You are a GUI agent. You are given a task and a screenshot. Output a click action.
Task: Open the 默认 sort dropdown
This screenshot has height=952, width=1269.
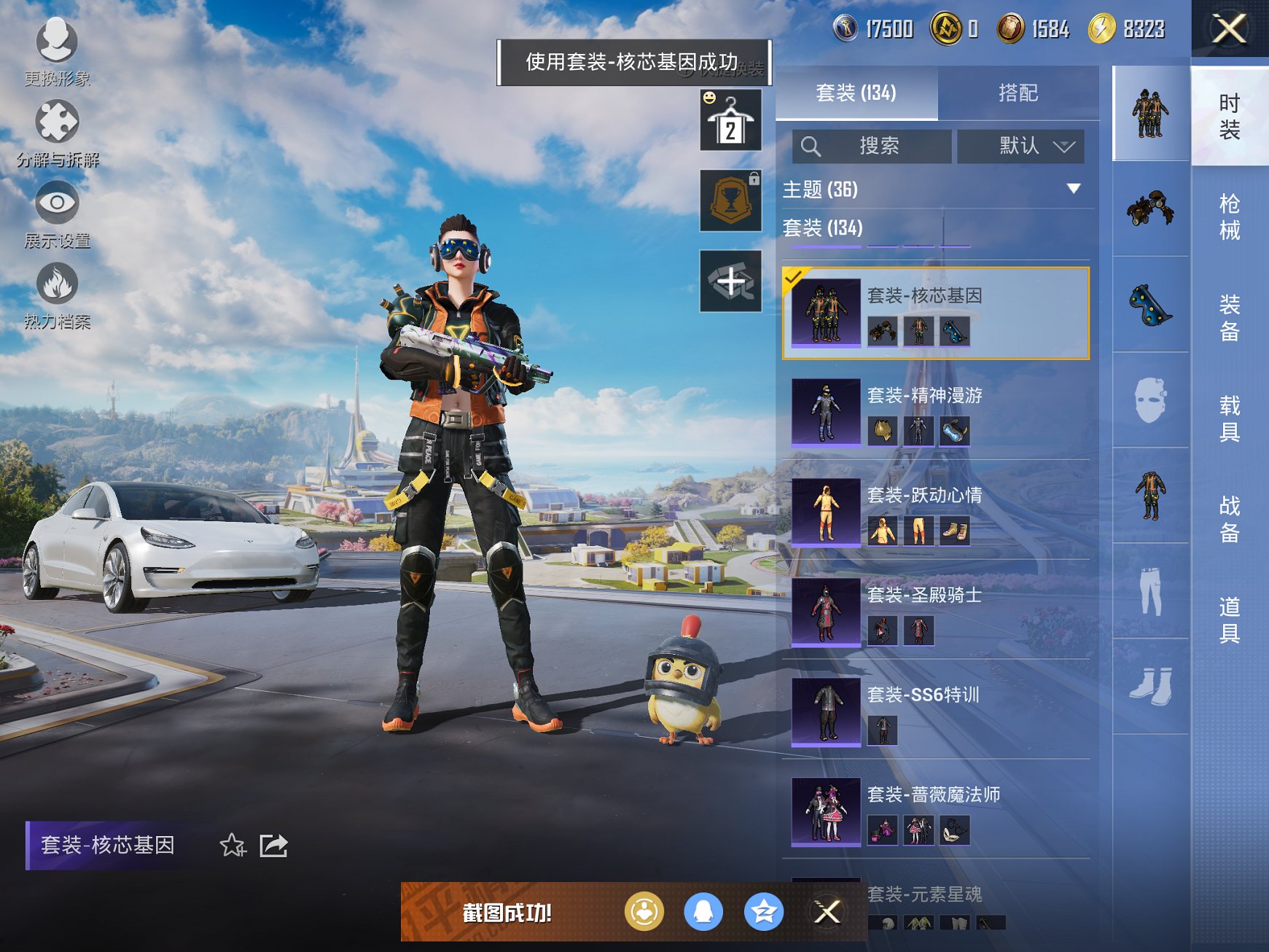(1020, 146)
